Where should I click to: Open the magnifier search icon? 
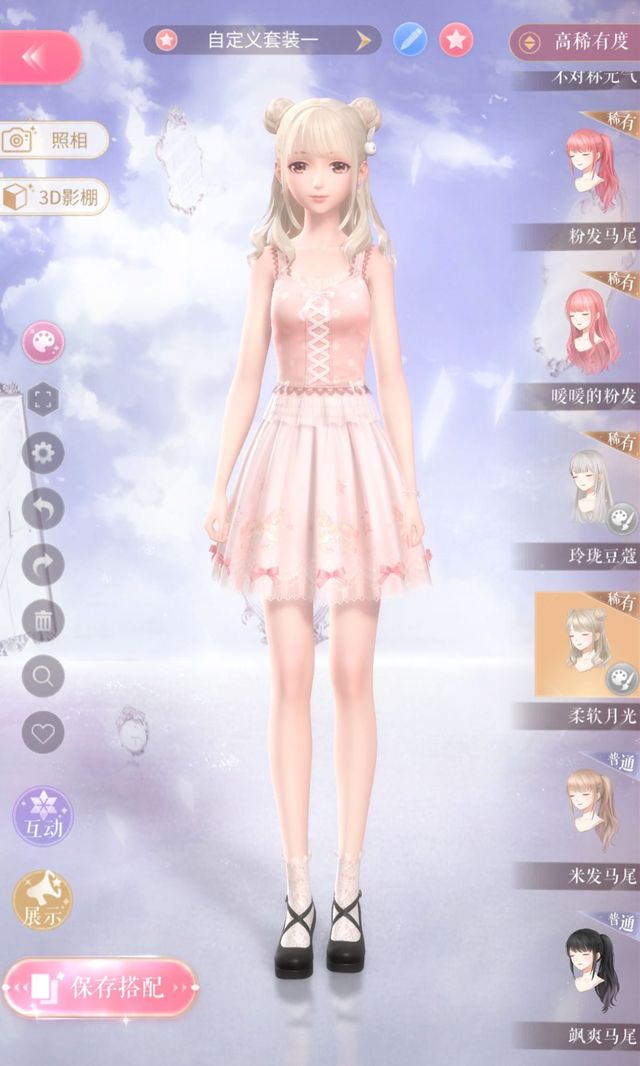tap(43, 677)
